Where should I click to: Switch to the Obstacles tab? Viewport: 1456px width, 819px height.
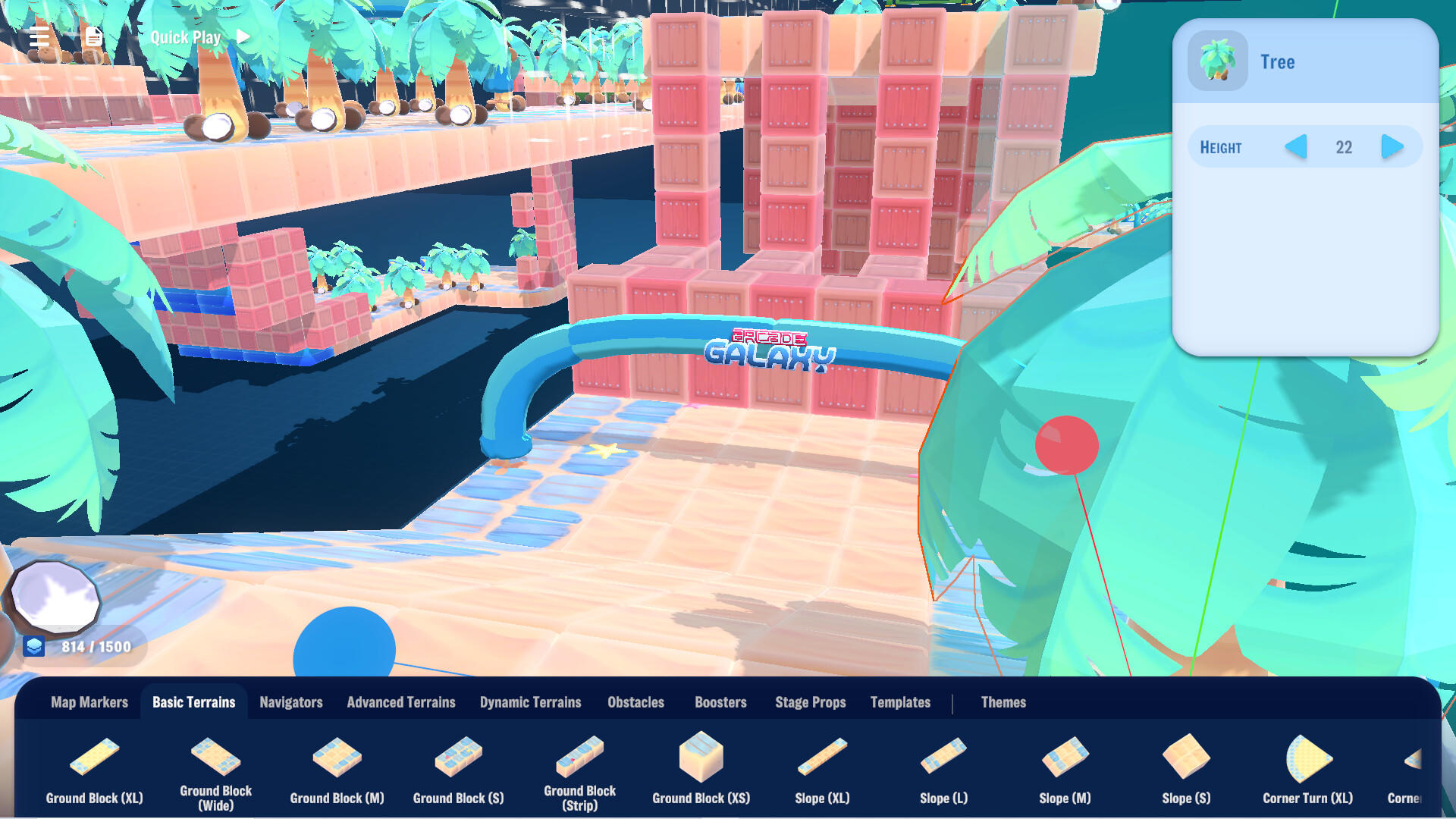pos(635,702)
